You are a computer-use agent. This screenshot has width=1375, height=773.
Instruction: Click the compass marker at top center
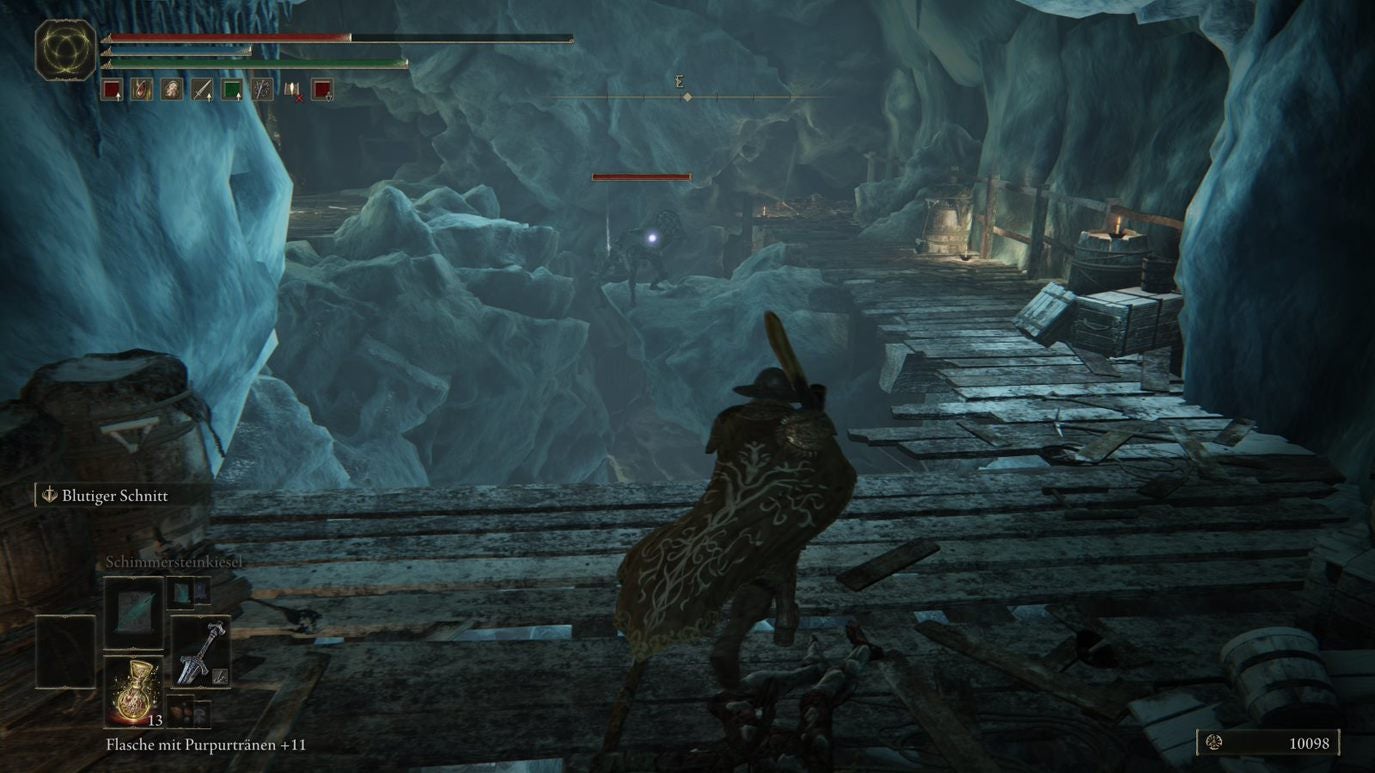coord(686,96)
